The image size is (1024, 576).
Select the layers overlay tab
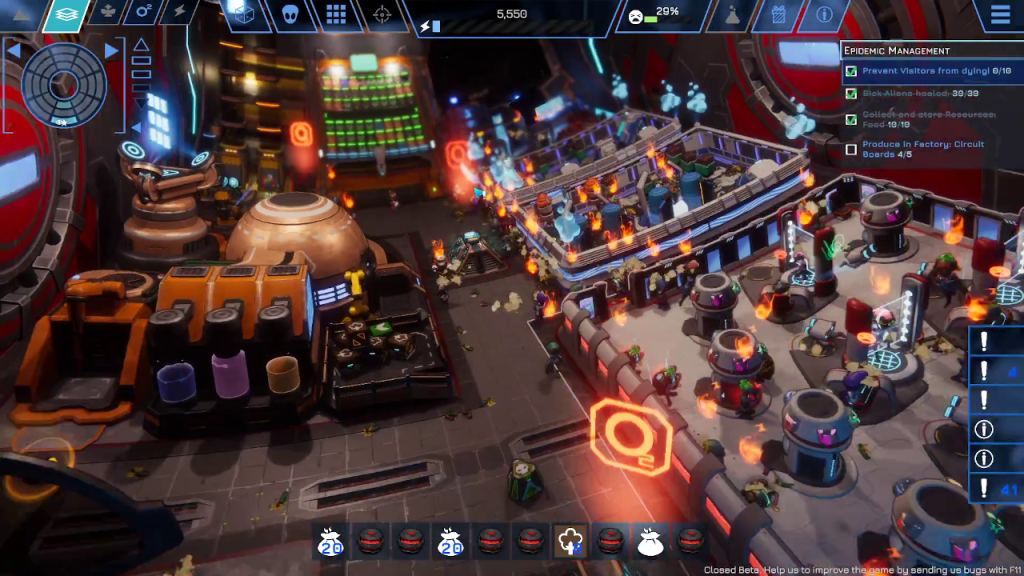click(x=66, y=14)
